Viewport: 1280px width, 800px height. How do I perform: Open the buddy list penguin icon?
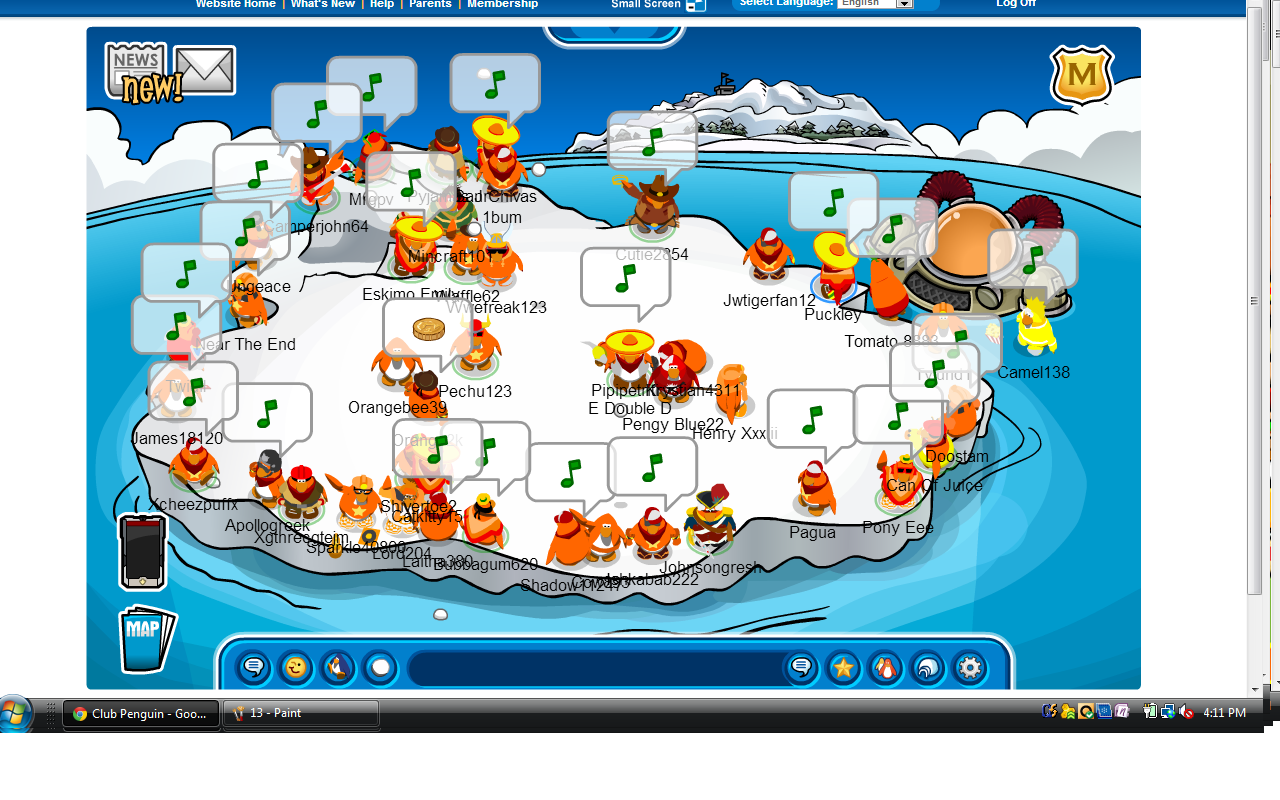(886, 667)
